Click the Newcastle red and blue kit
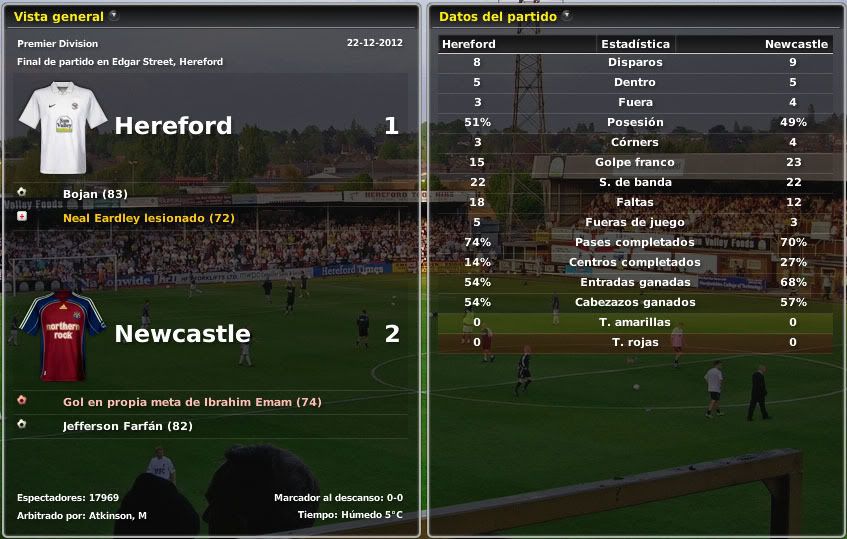847x539 pixels. click(x=62, y=336)
